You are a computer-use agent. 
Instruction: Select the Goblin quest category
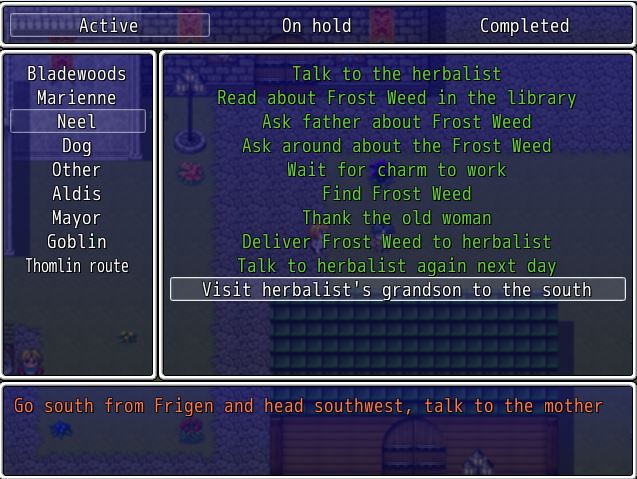77,242
